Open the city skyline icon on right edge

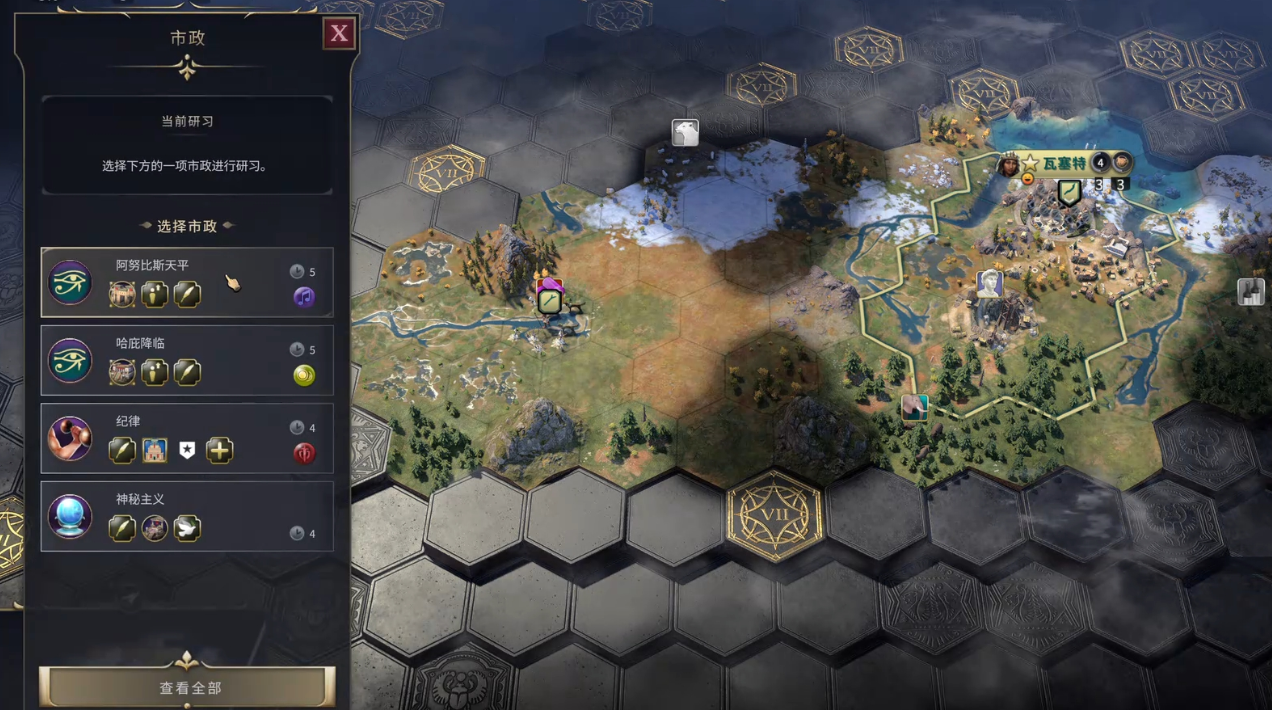tap(1250, 291)
